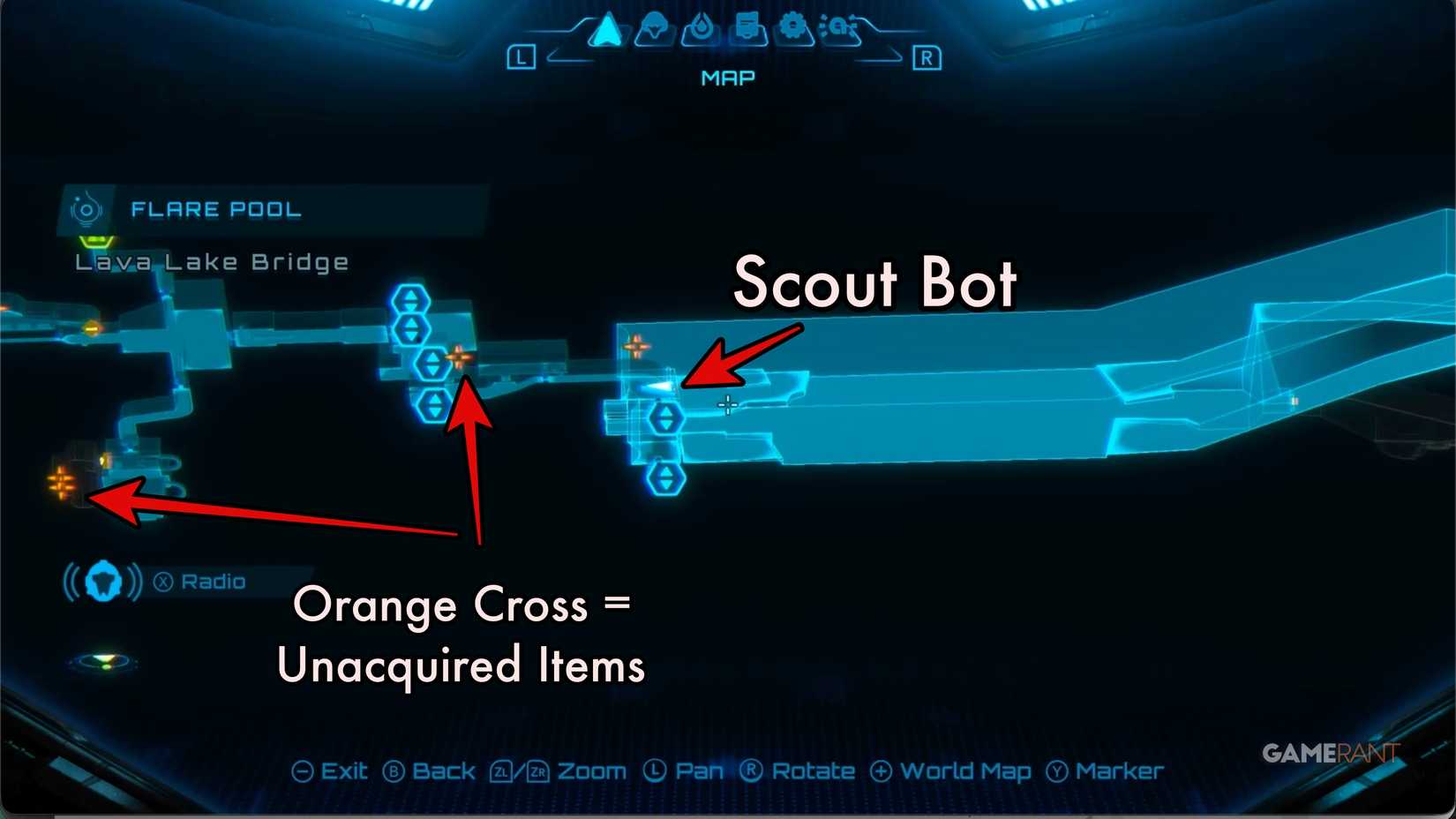Open the settings gear icon
Viewport: 1456px width, 819px height.
(792, 28)
